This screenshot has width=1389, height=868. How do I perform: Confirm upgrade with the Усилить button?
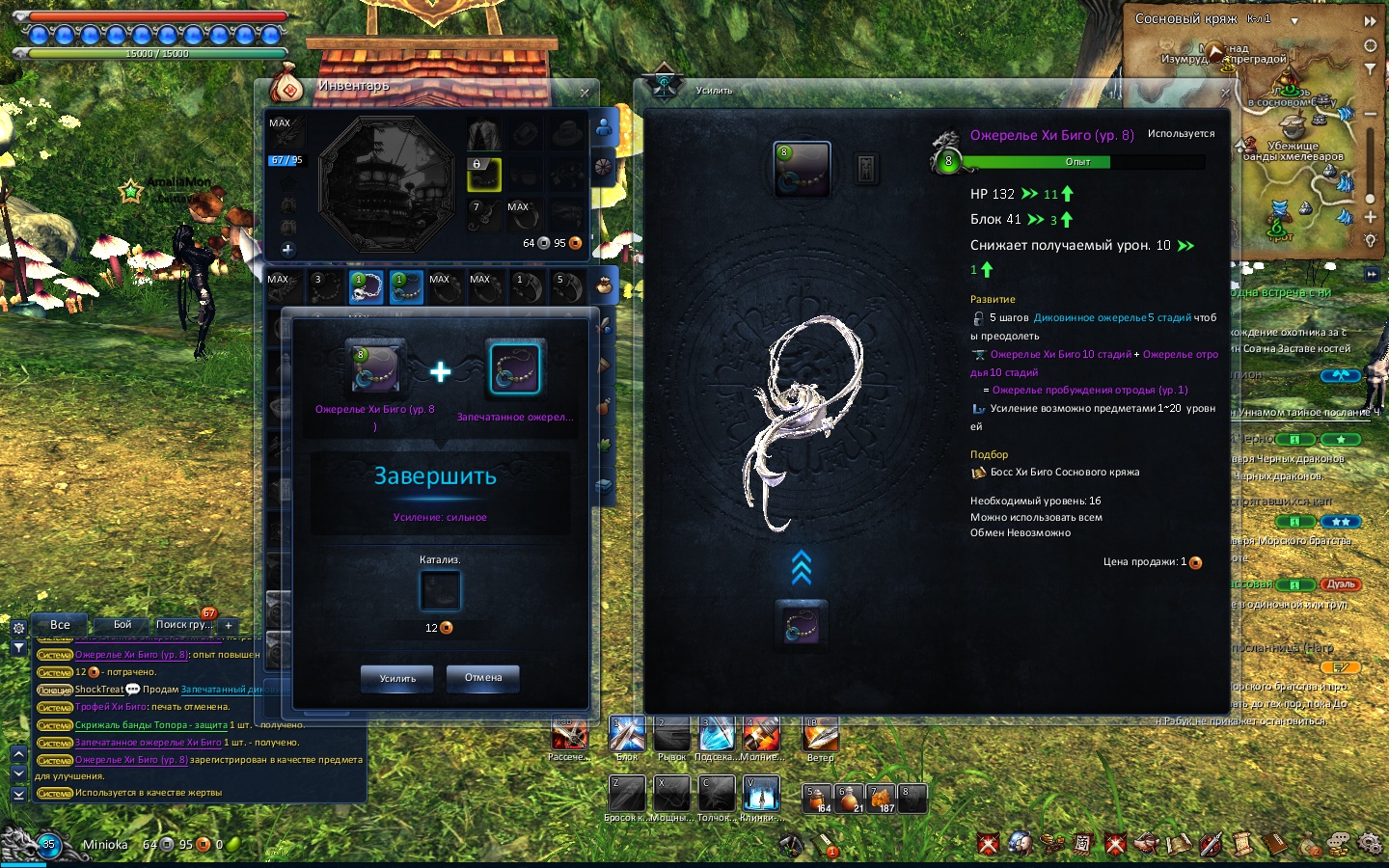pos(397,679)
